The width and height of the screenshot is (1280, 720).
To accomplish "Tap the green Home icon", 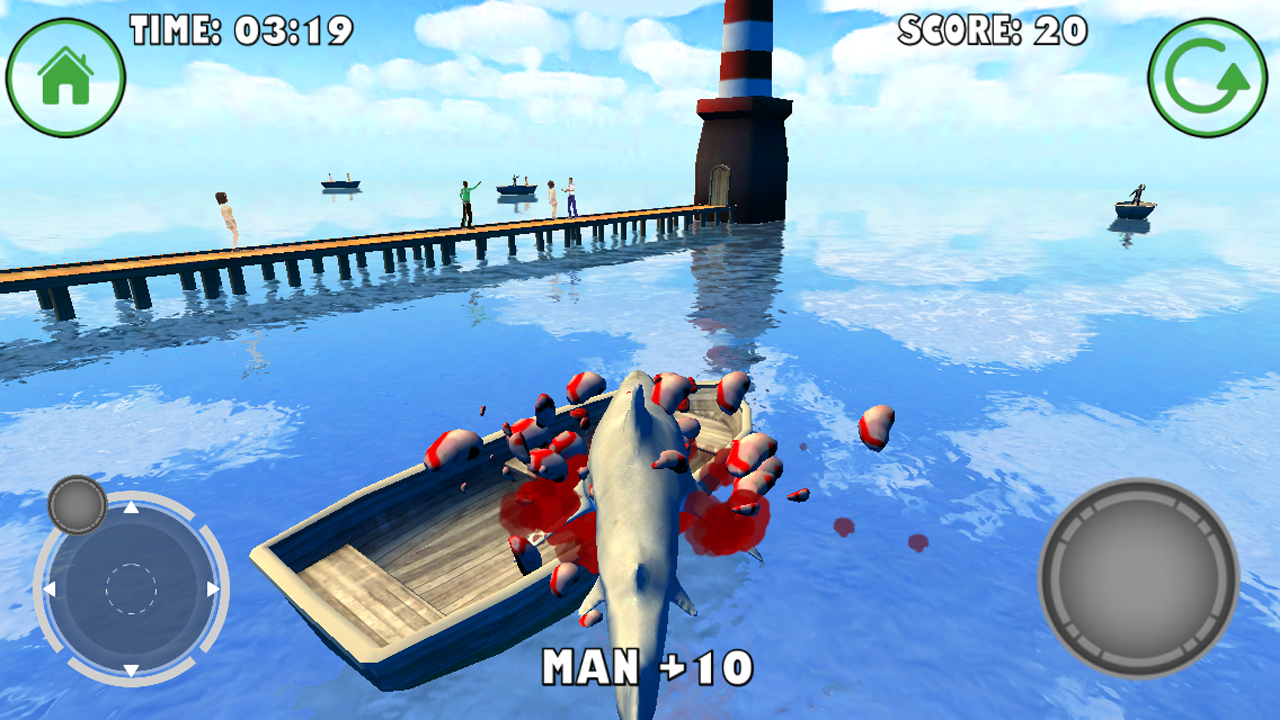I will 67,73.
